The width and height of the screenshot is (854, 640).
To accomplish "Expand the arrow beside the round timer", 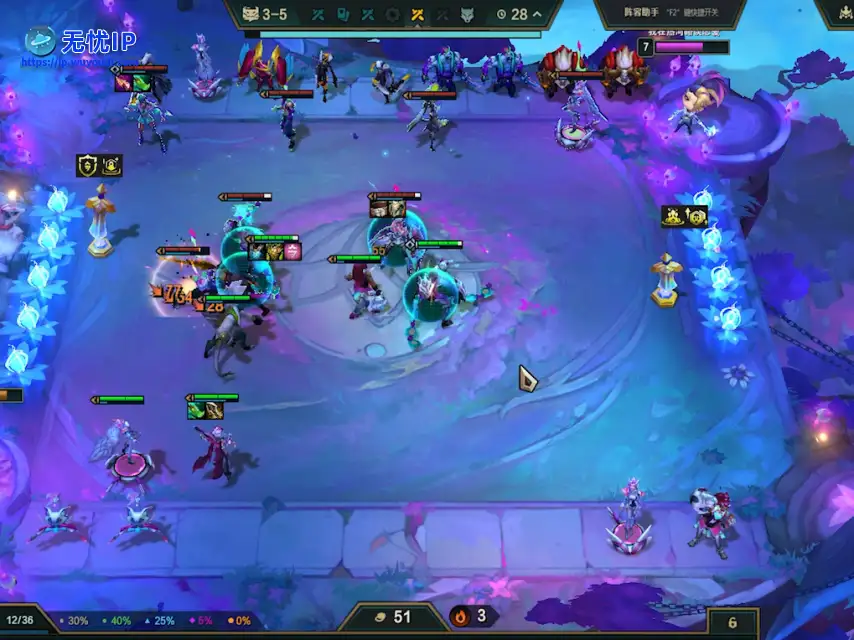I will (538, 15).
